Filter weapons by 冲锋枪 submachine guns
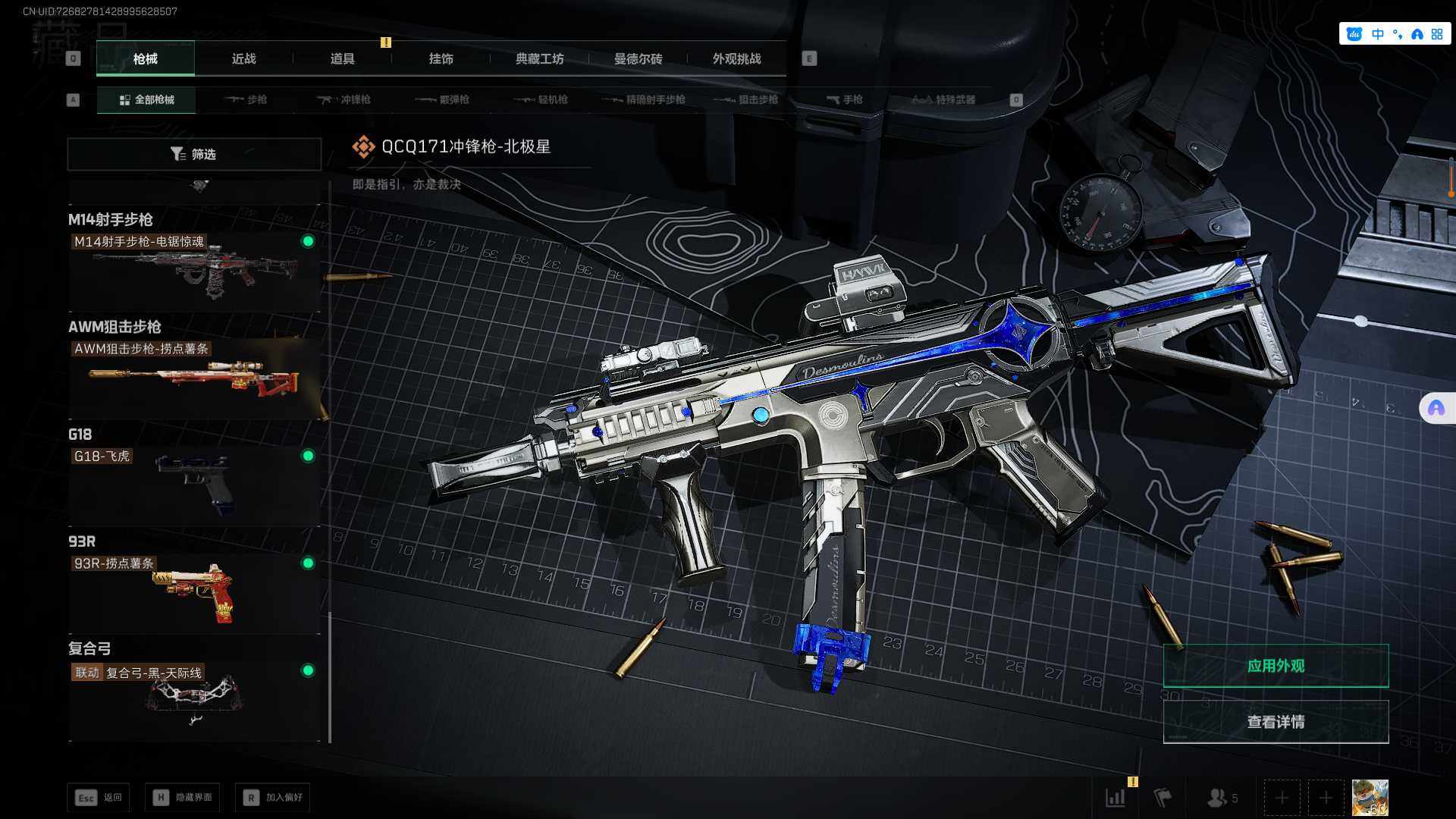The height and width of the screenshot is (819, 1456). pyautogui.click(x=345, y=99)
